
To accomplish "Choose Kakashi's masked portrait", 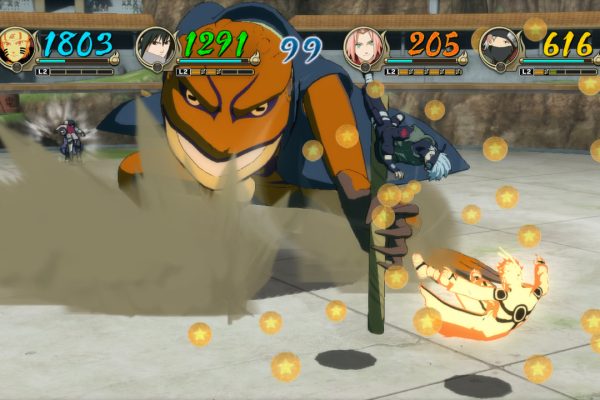I will point(497,46).
